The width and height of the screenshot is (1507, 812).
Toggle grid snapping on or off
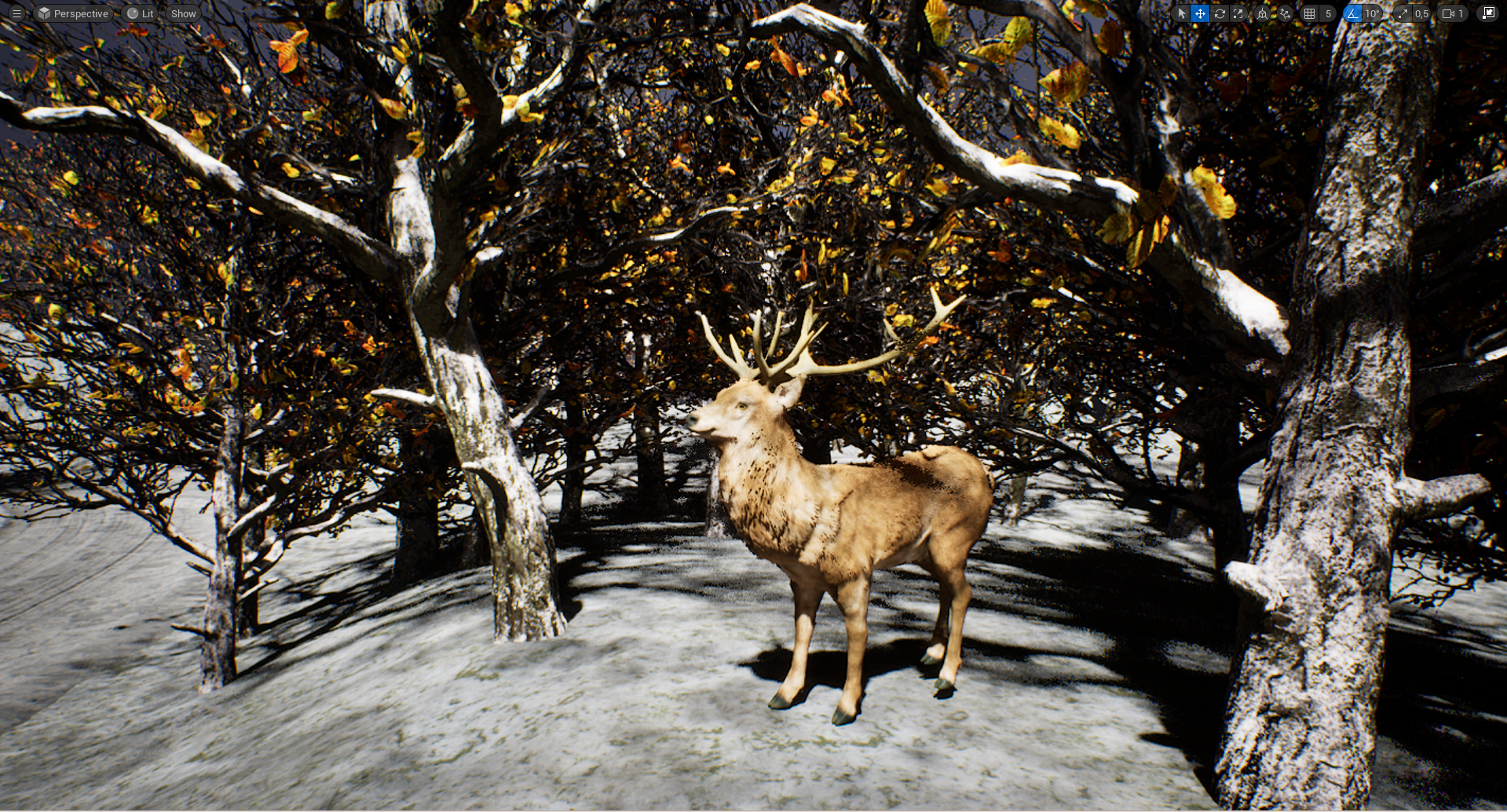[x=1309, y=13]
